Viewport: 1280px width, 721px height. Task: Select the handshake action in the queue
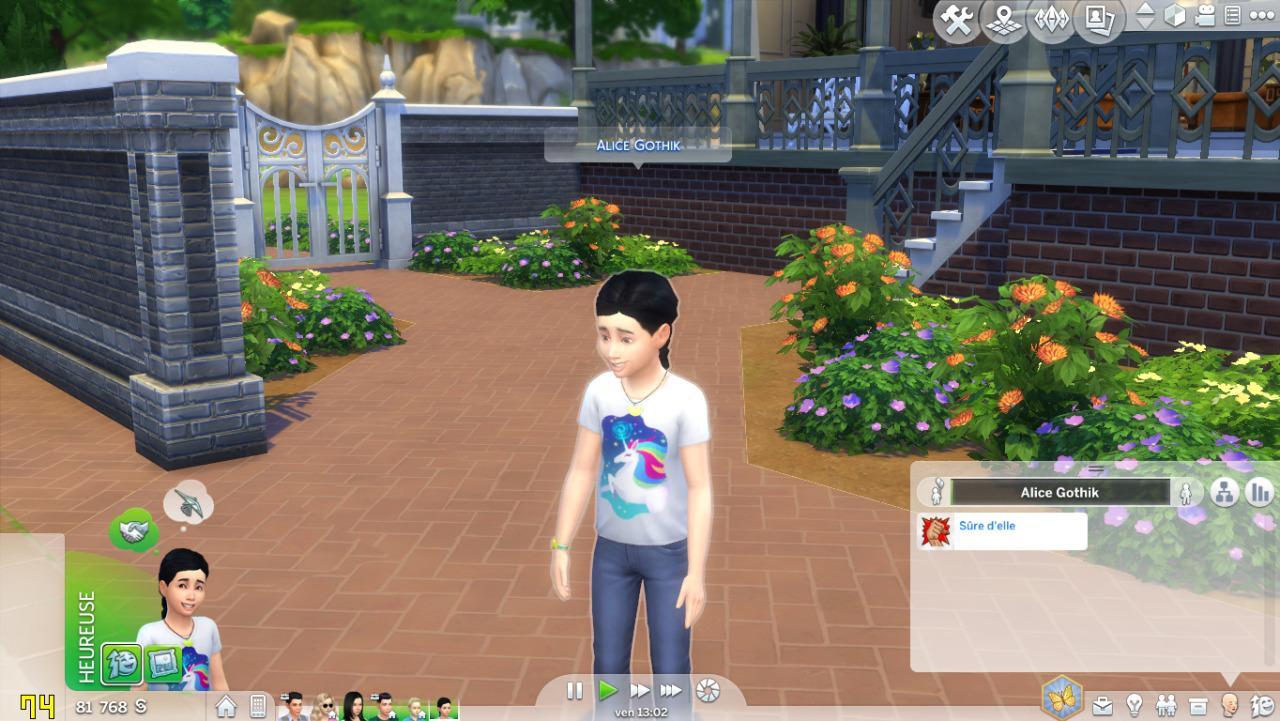(134, 531)
